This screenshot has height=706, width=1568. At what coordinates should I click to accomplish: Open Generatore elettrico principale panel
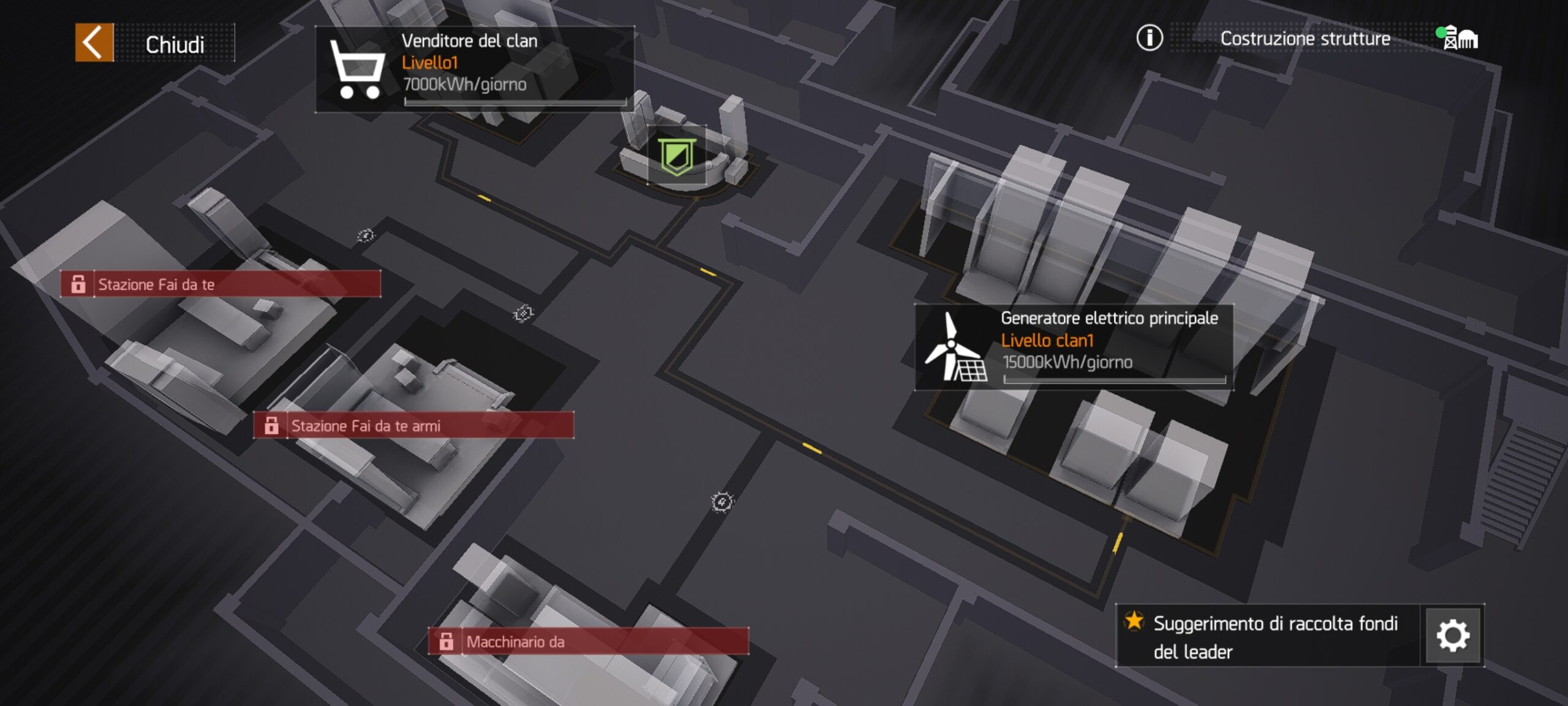[1074, 347]
